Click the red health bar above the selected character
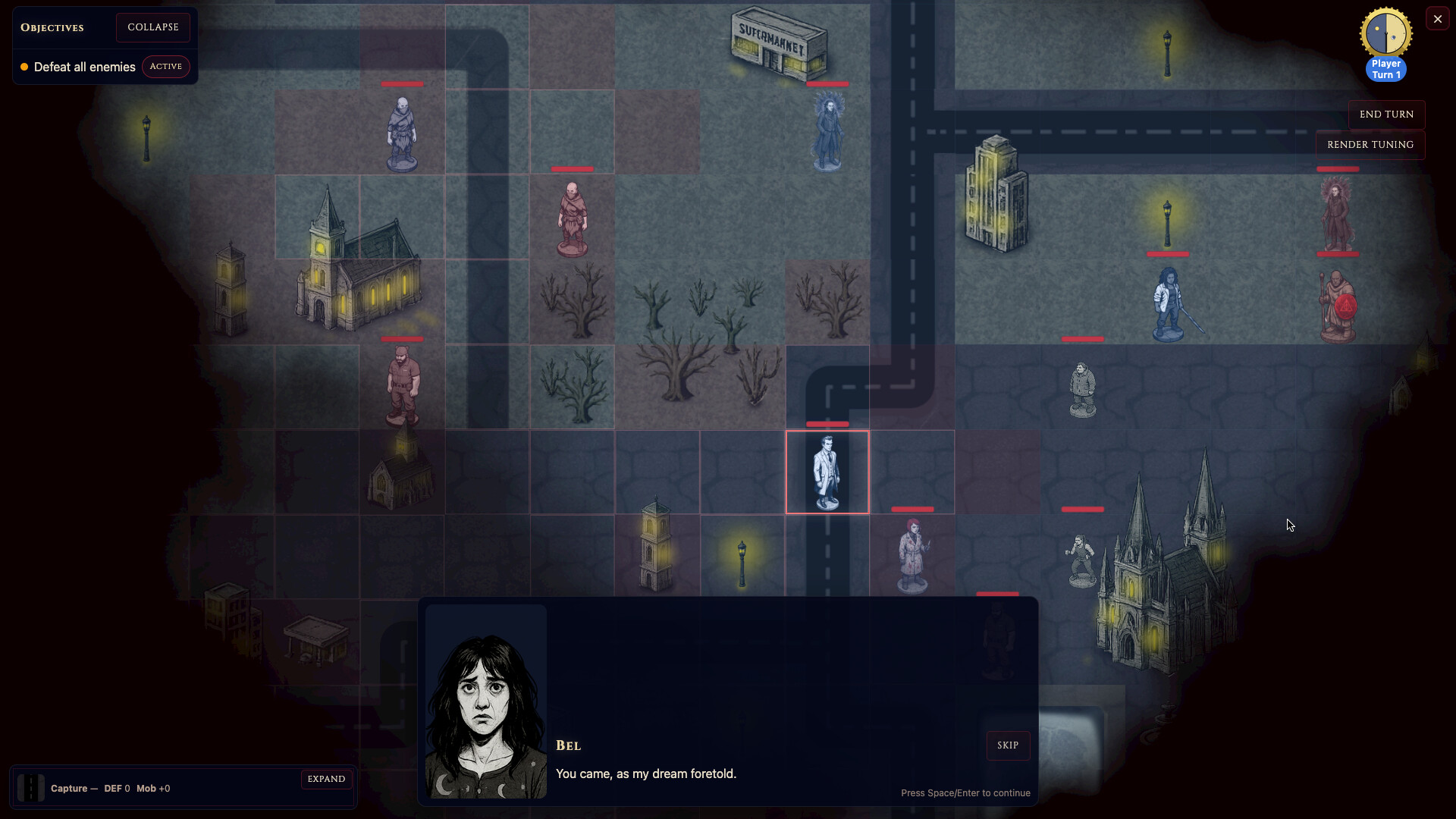The image size is (1456, 819). pyautogui.click(x=827, y=424)
